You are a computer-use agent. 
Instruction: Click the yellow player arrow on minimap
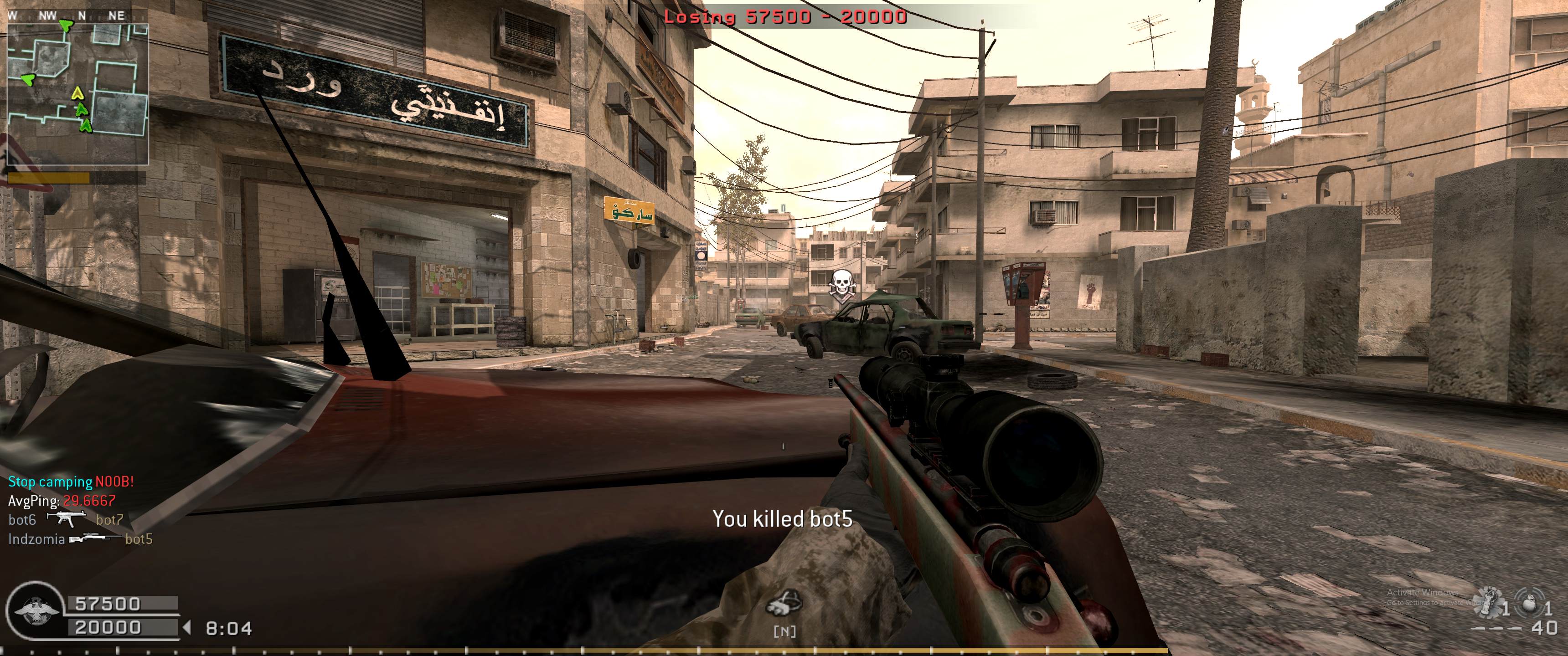(x=77, y=93)
